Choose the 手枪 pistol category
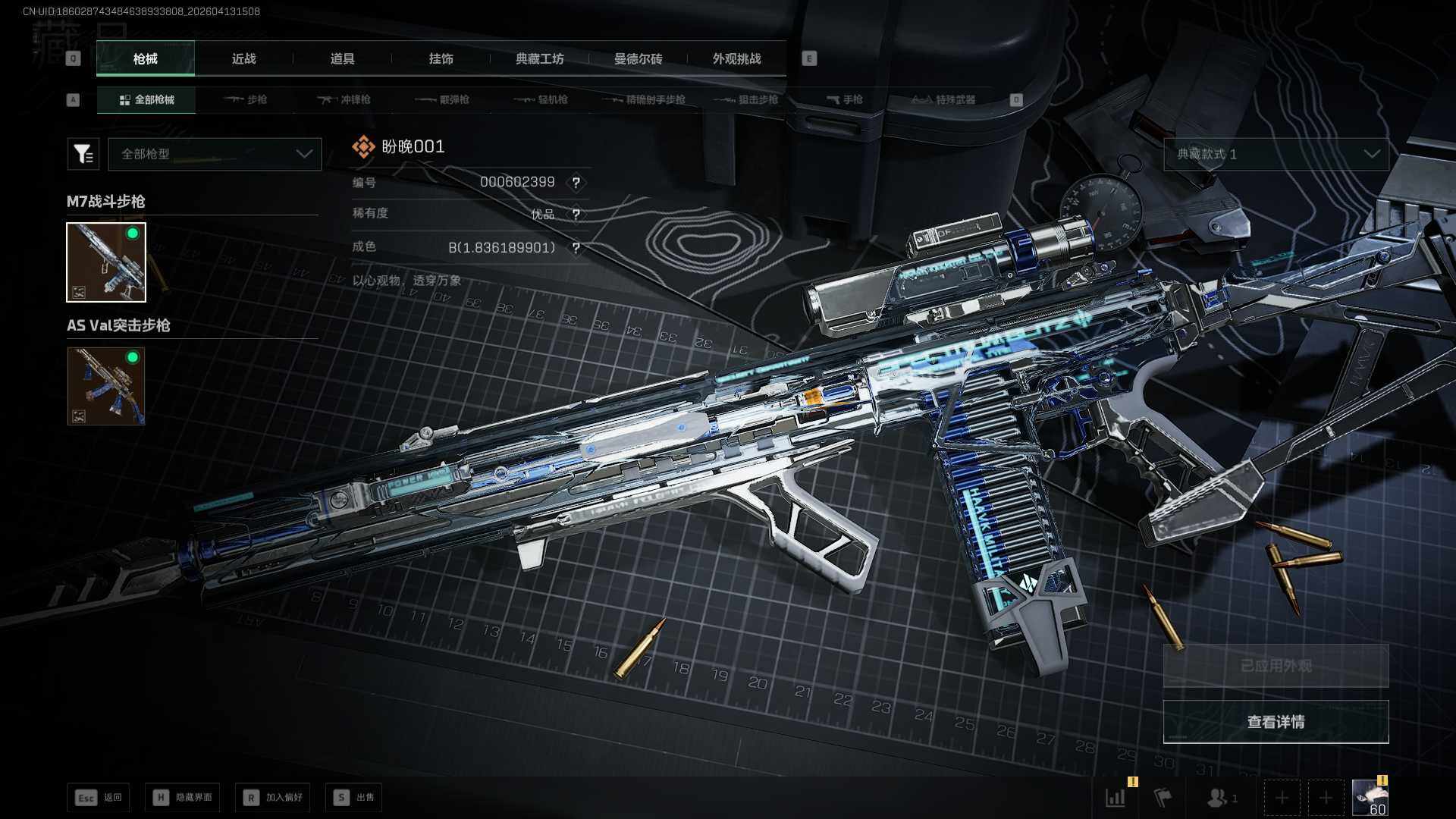 point(845,100)
